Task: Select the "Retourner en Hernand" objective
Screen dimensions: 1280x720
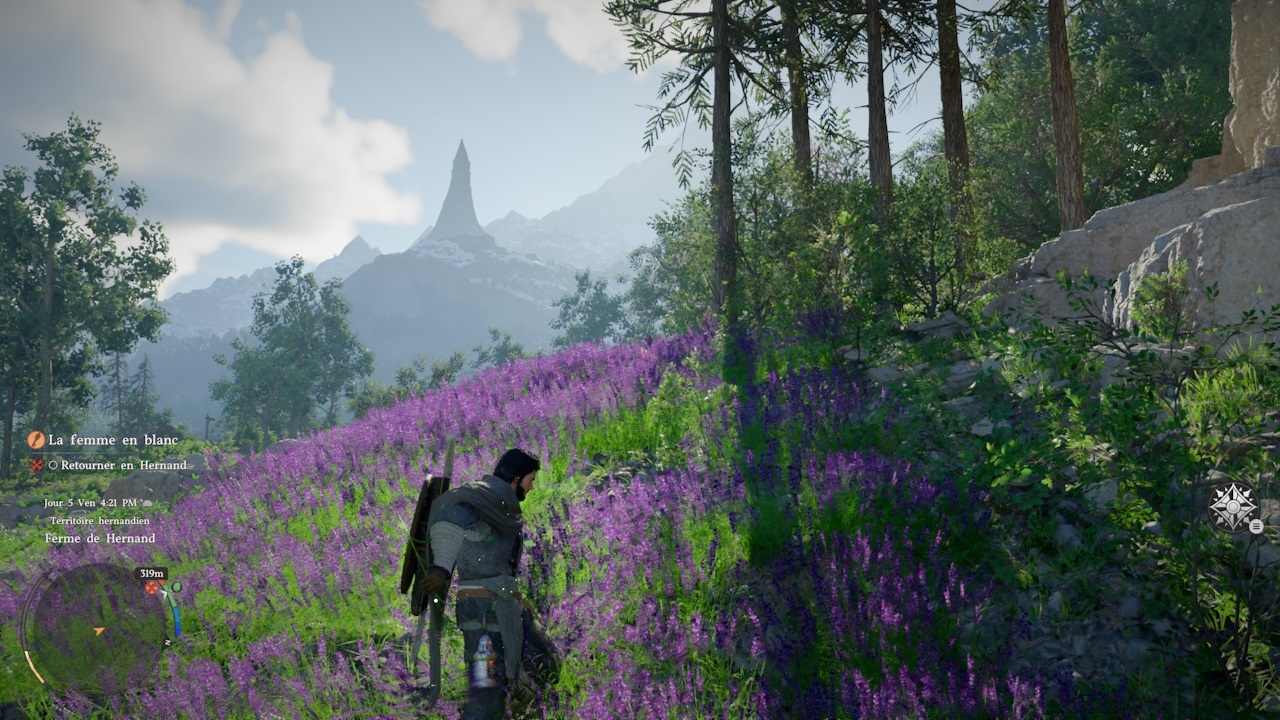Action: pos(123,465)
